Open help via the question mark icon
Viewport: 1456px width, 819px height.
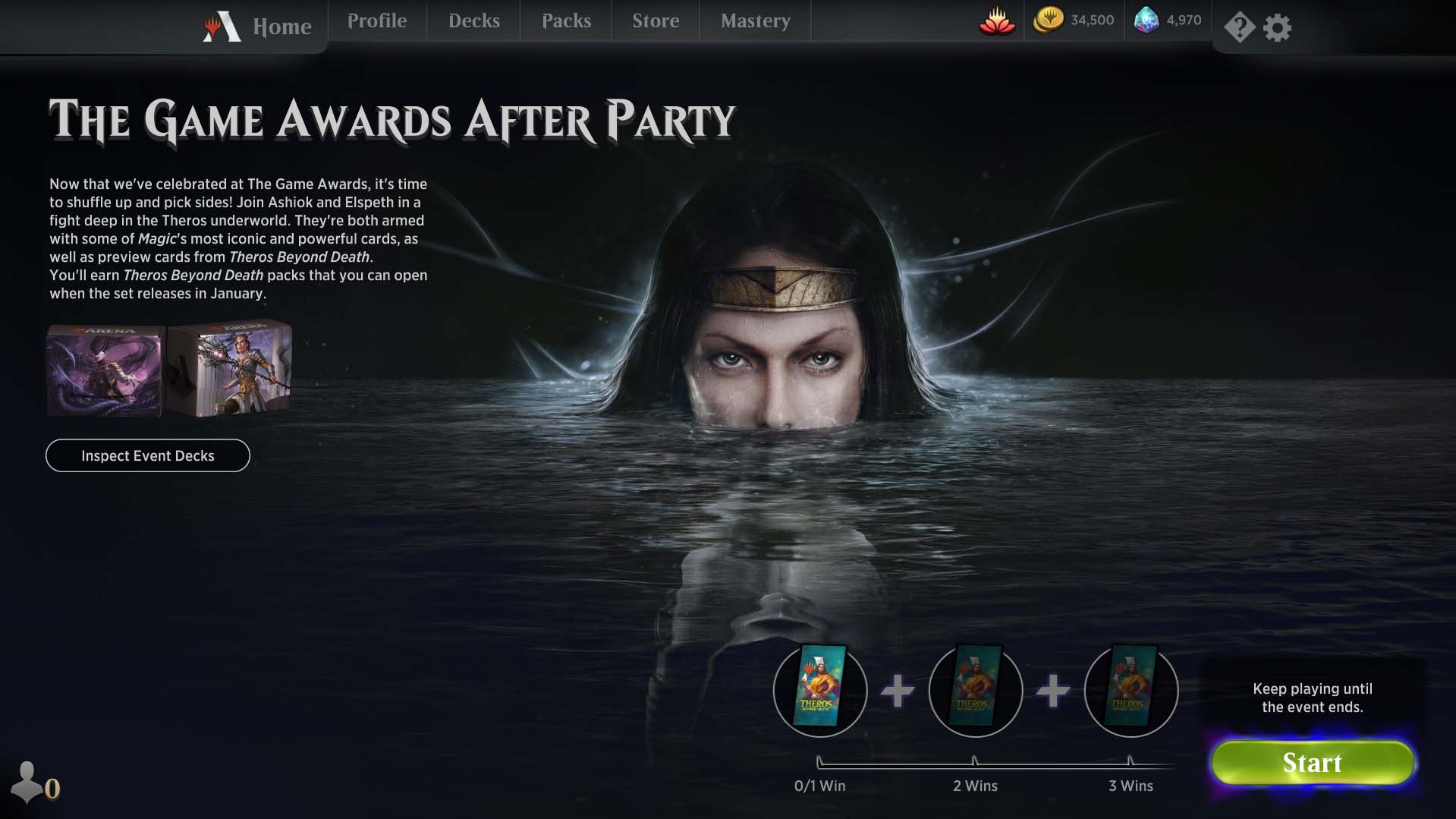point(1239,28)
